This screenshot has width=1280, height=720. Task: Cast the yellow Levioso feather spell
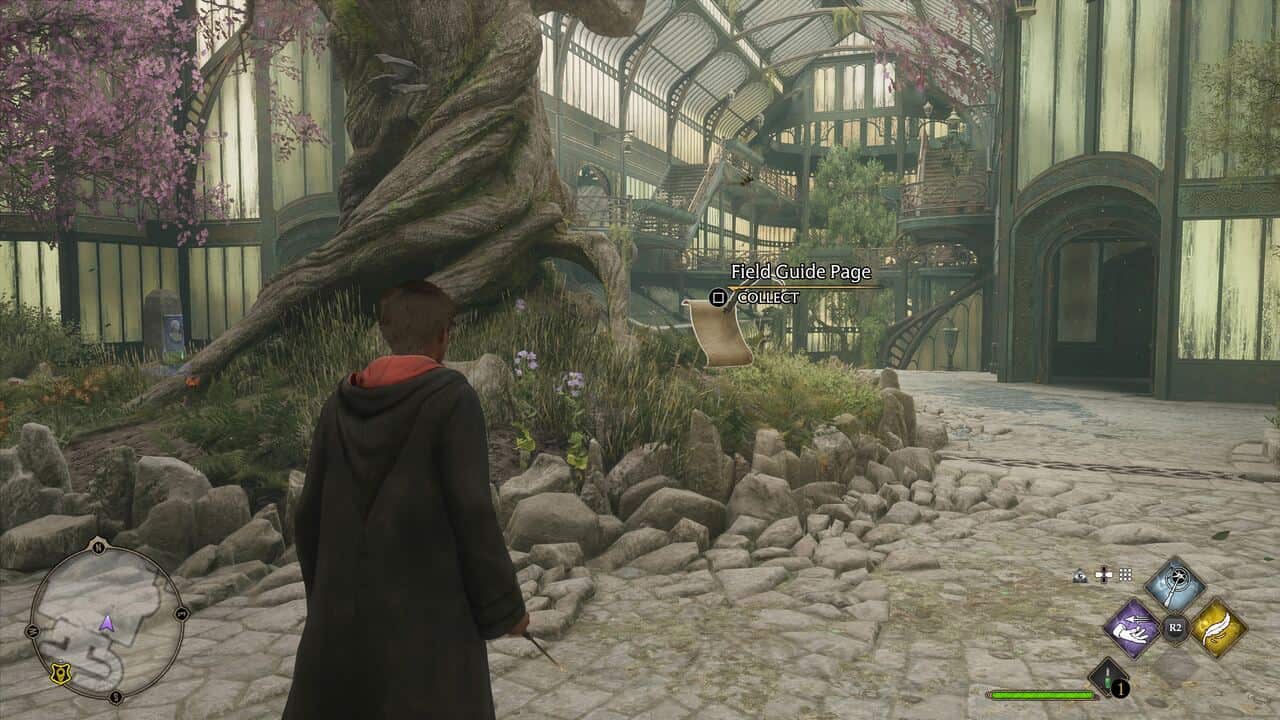tap(1218, 628)
